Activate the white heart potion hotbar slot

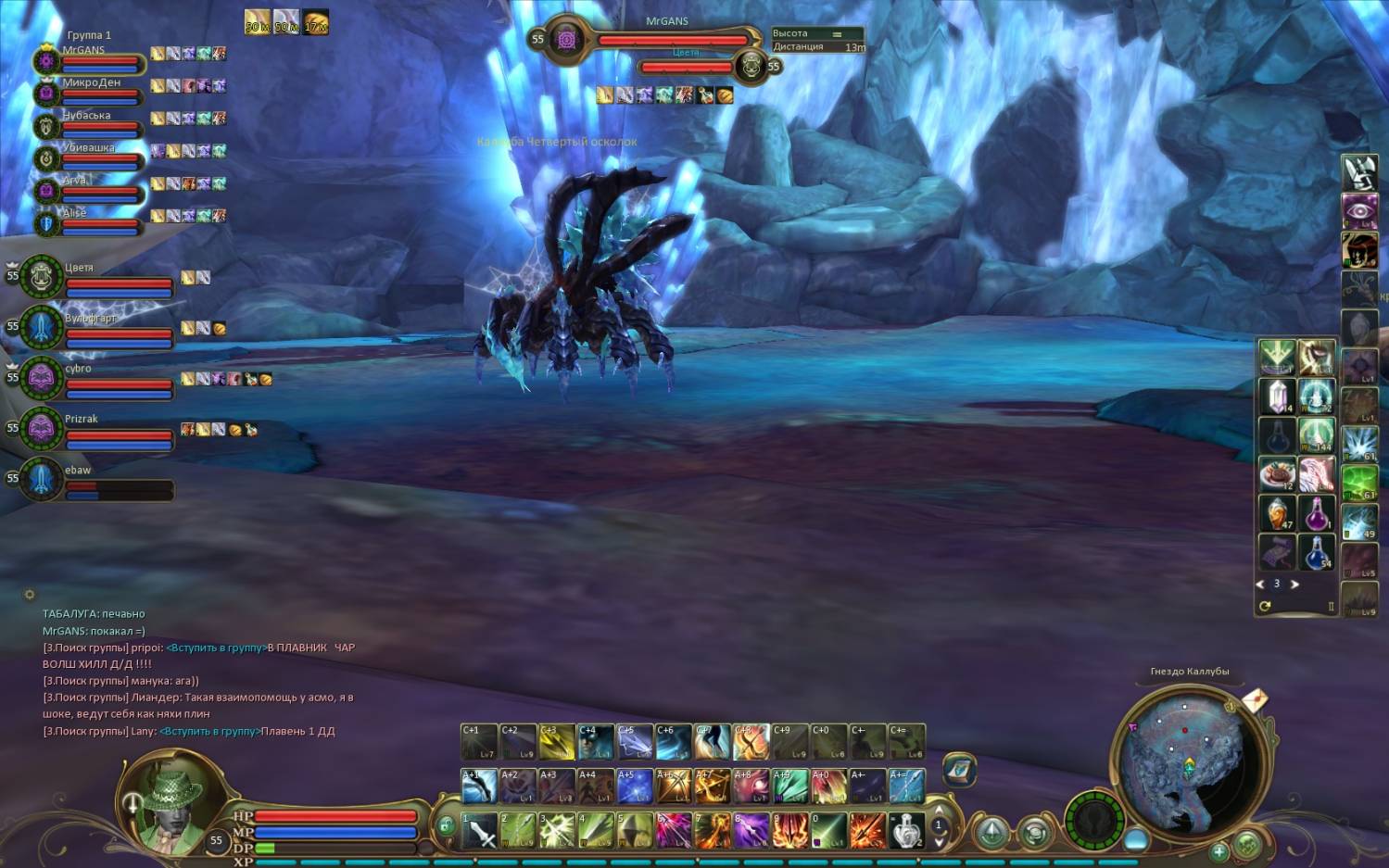[x=906, y=830]
